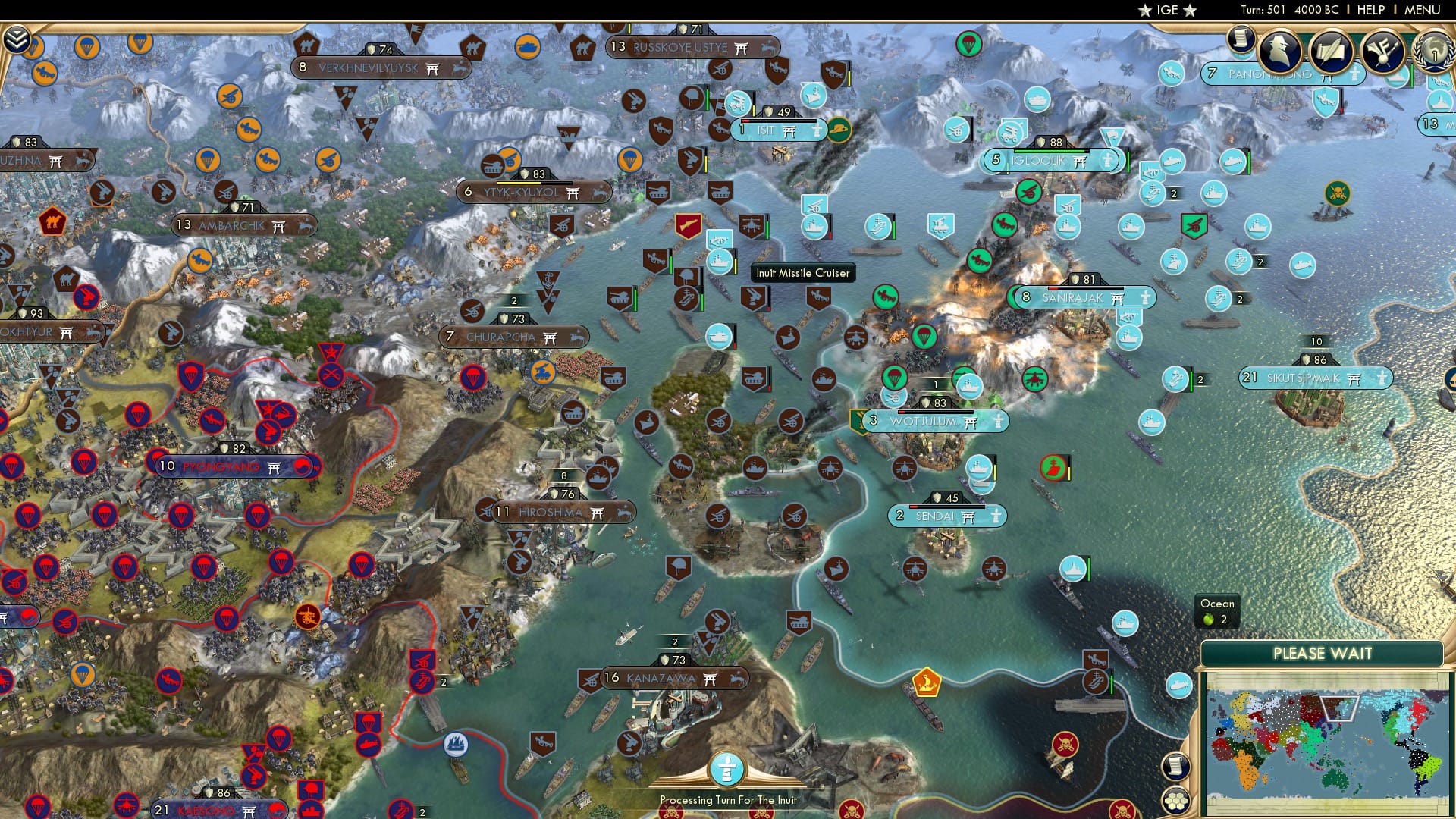This screenshot has height=819, width=1456.
Task: Open the MENU option
Action: [1424, 10]
